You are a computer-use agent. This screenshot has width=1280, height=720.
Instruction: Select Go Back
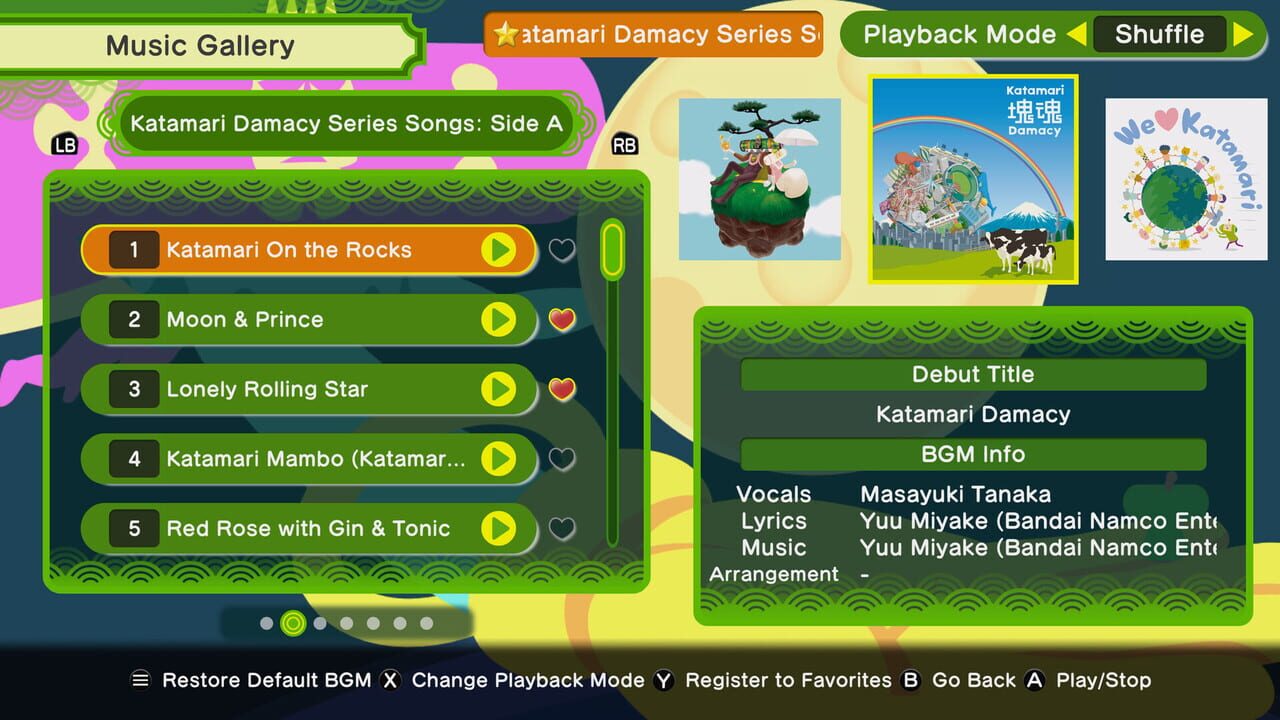click(972, 680)
